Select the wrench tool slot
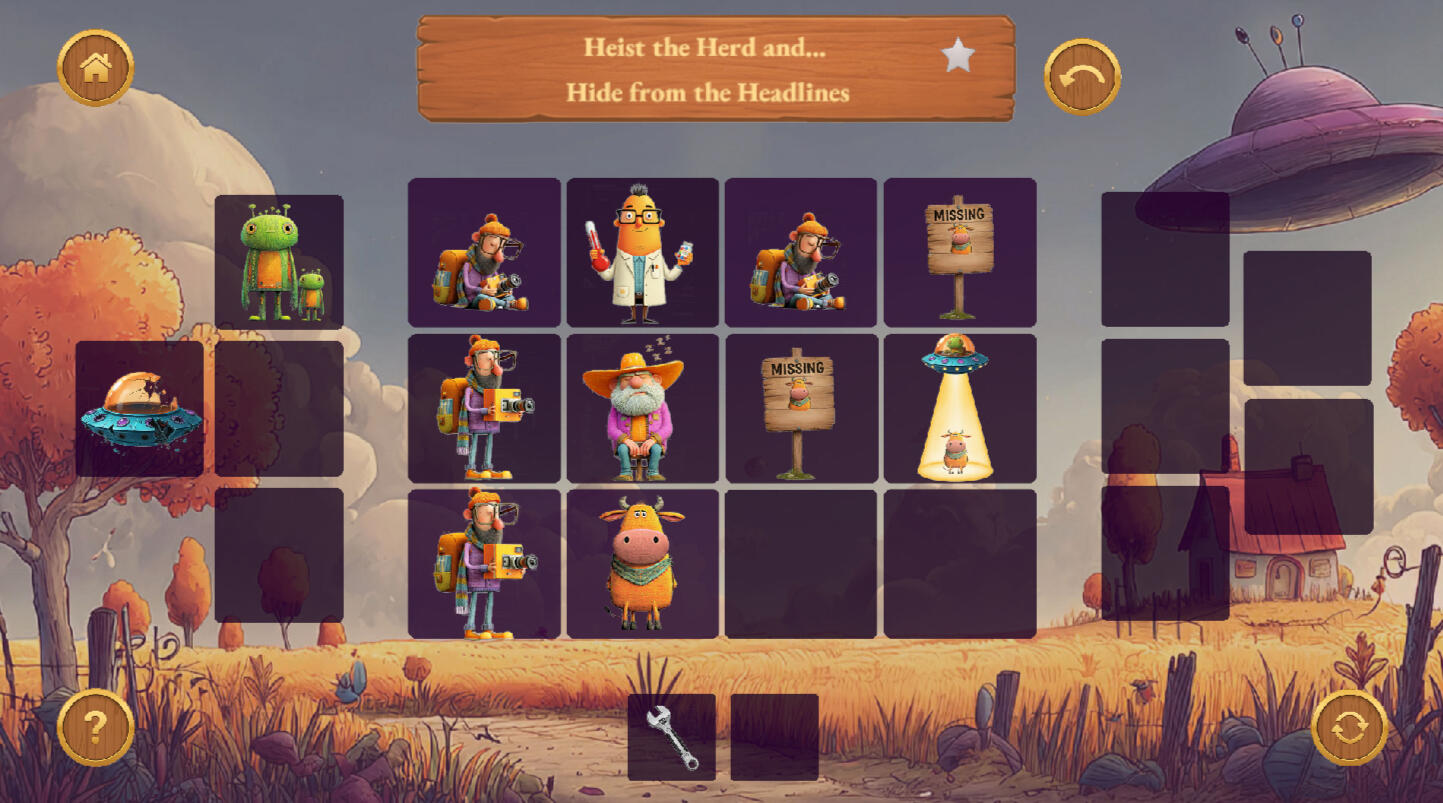The height and width of the screenshot is (803, 1443). (x=671, y=737)
